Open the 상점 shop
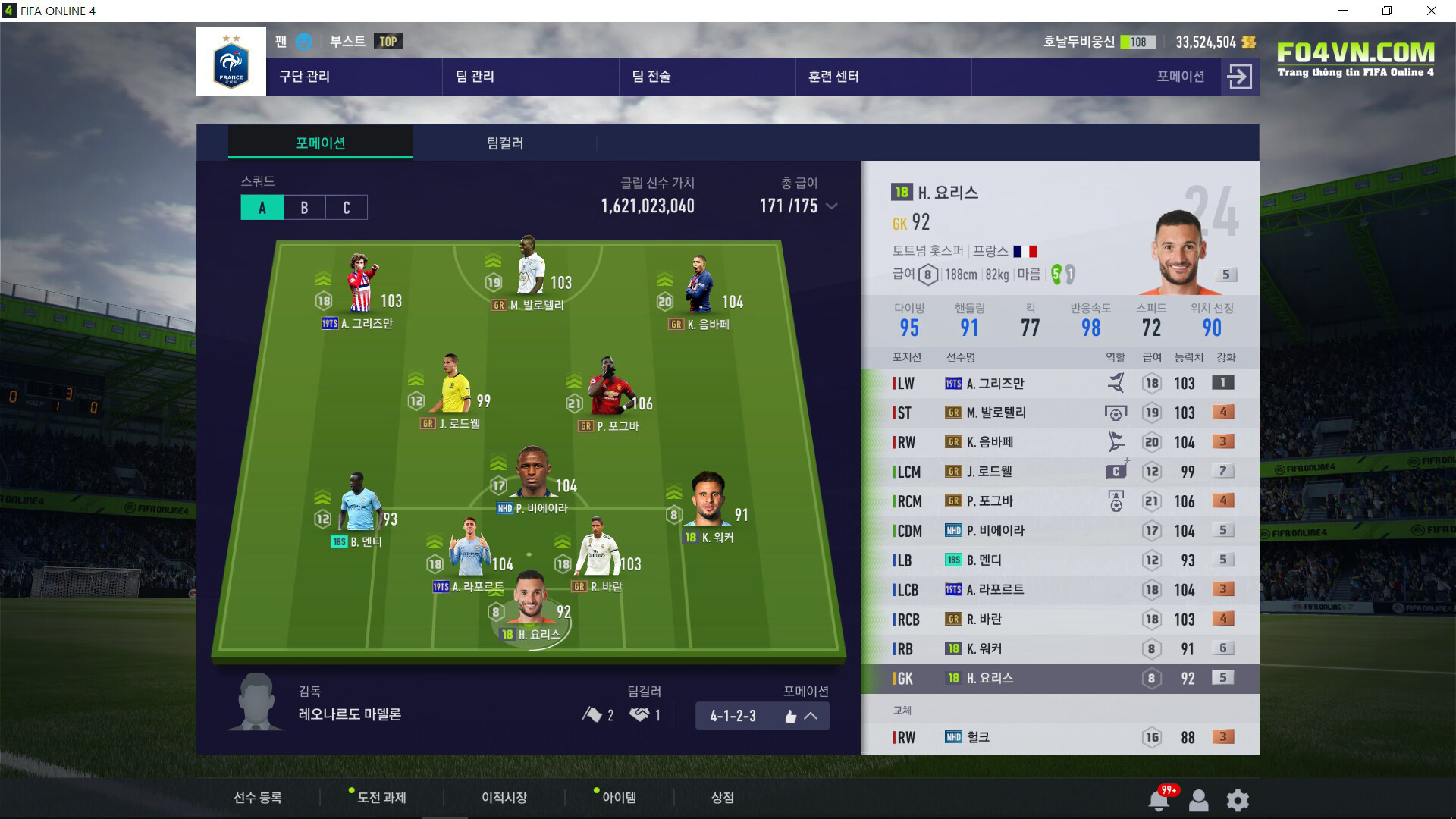The width and height of the screenshot is (1456, 819). [722, 798]
